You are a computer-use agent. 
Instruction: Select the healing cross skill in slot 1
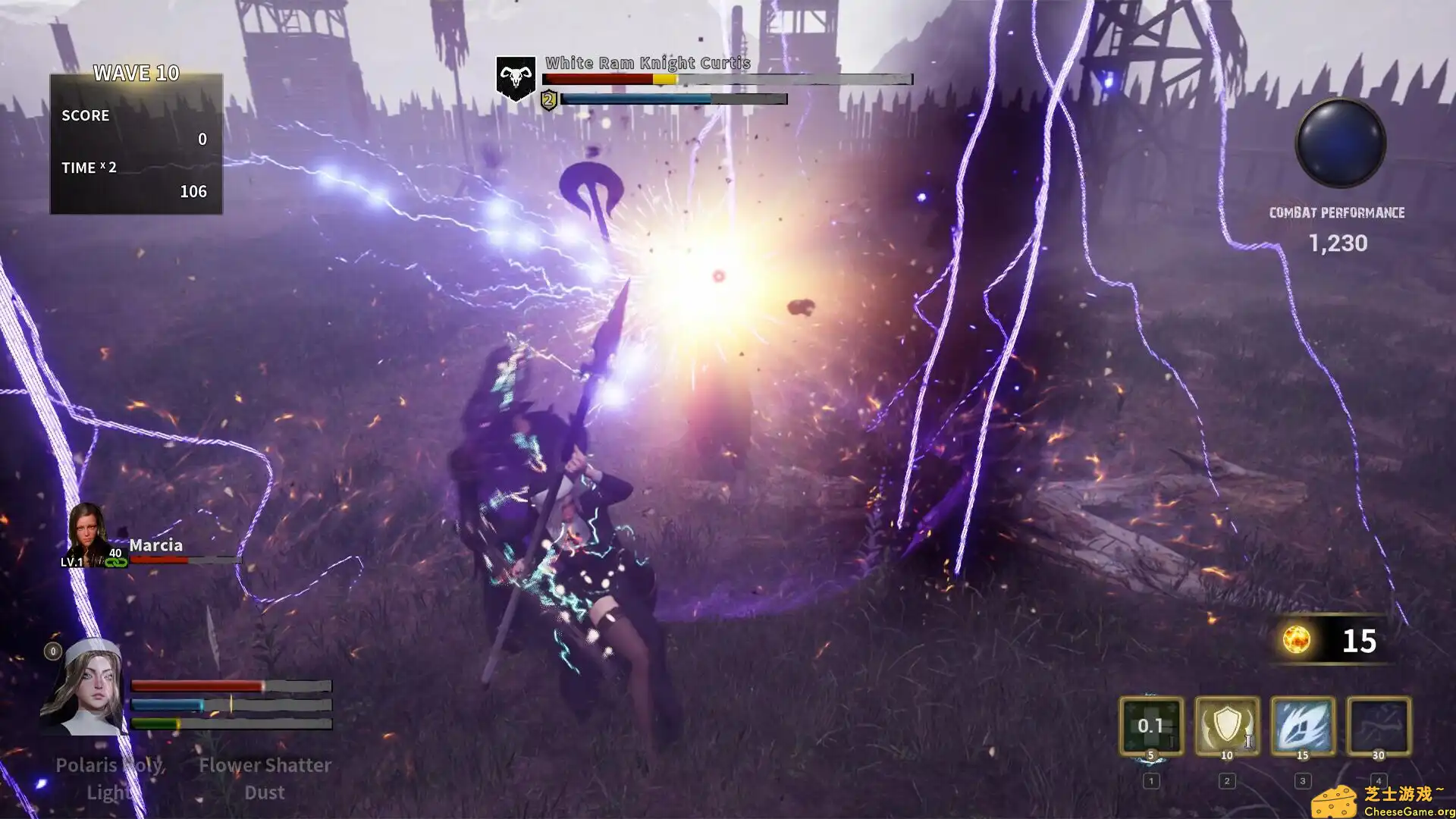1150,726
